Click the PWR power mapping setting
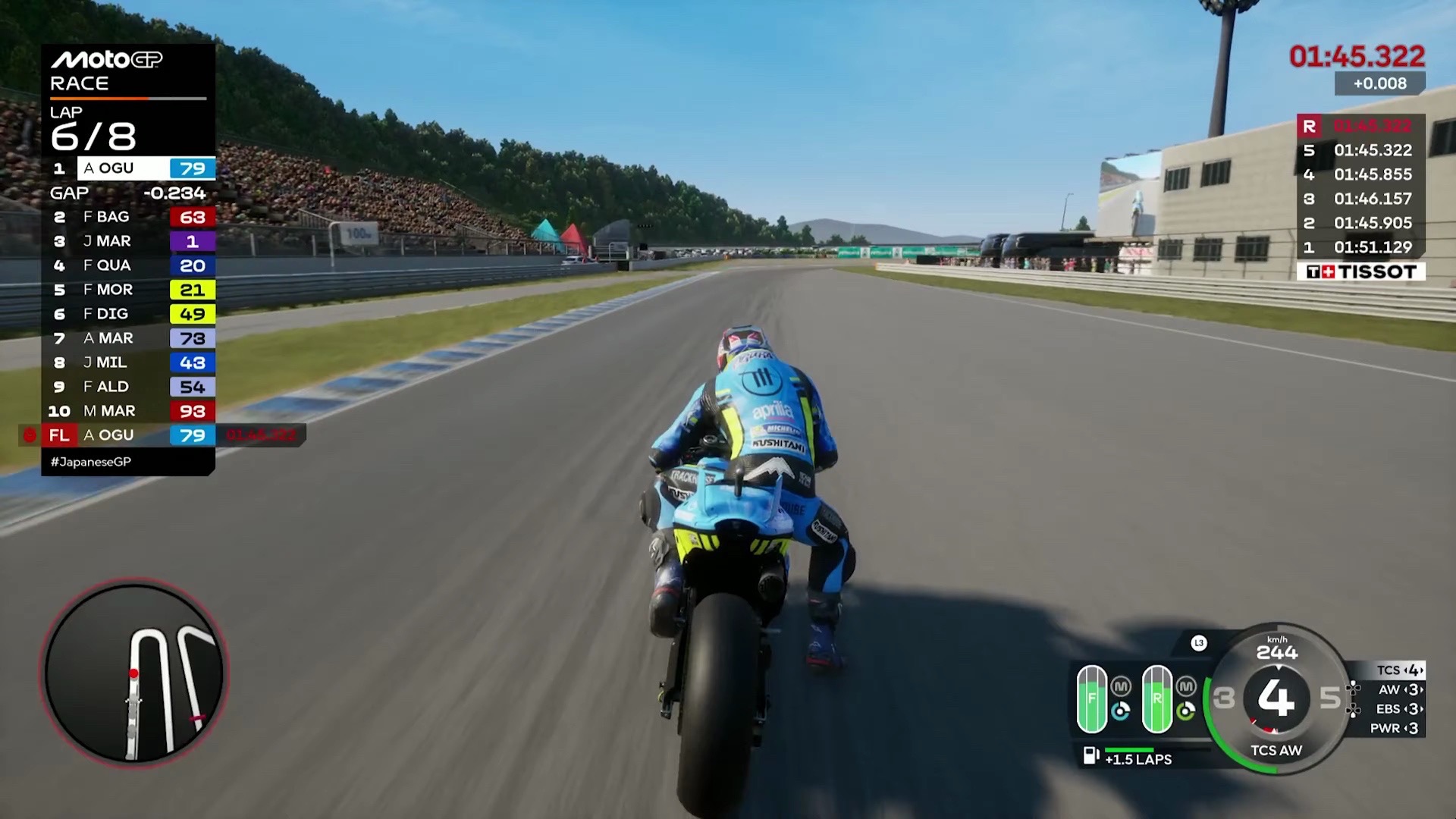 click(1395, 728)
